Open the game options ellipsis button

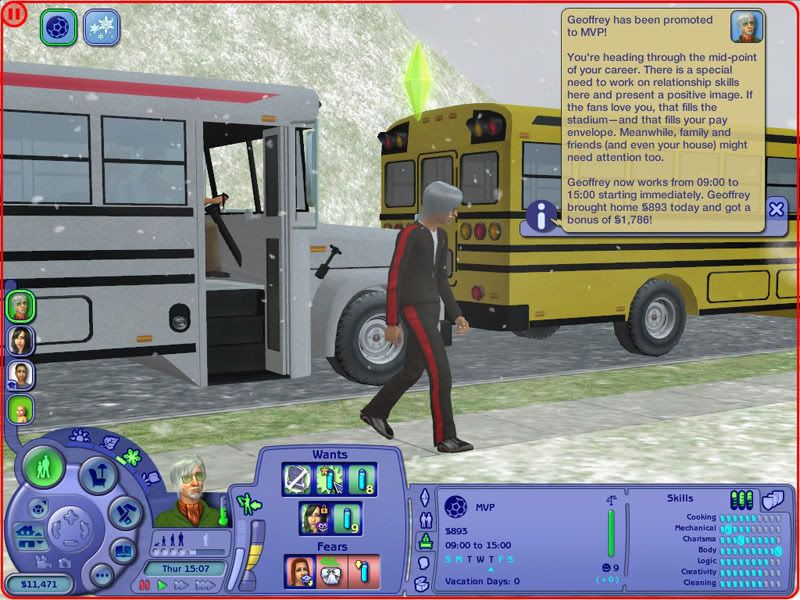pyautogui.click(x=100, y=577)
